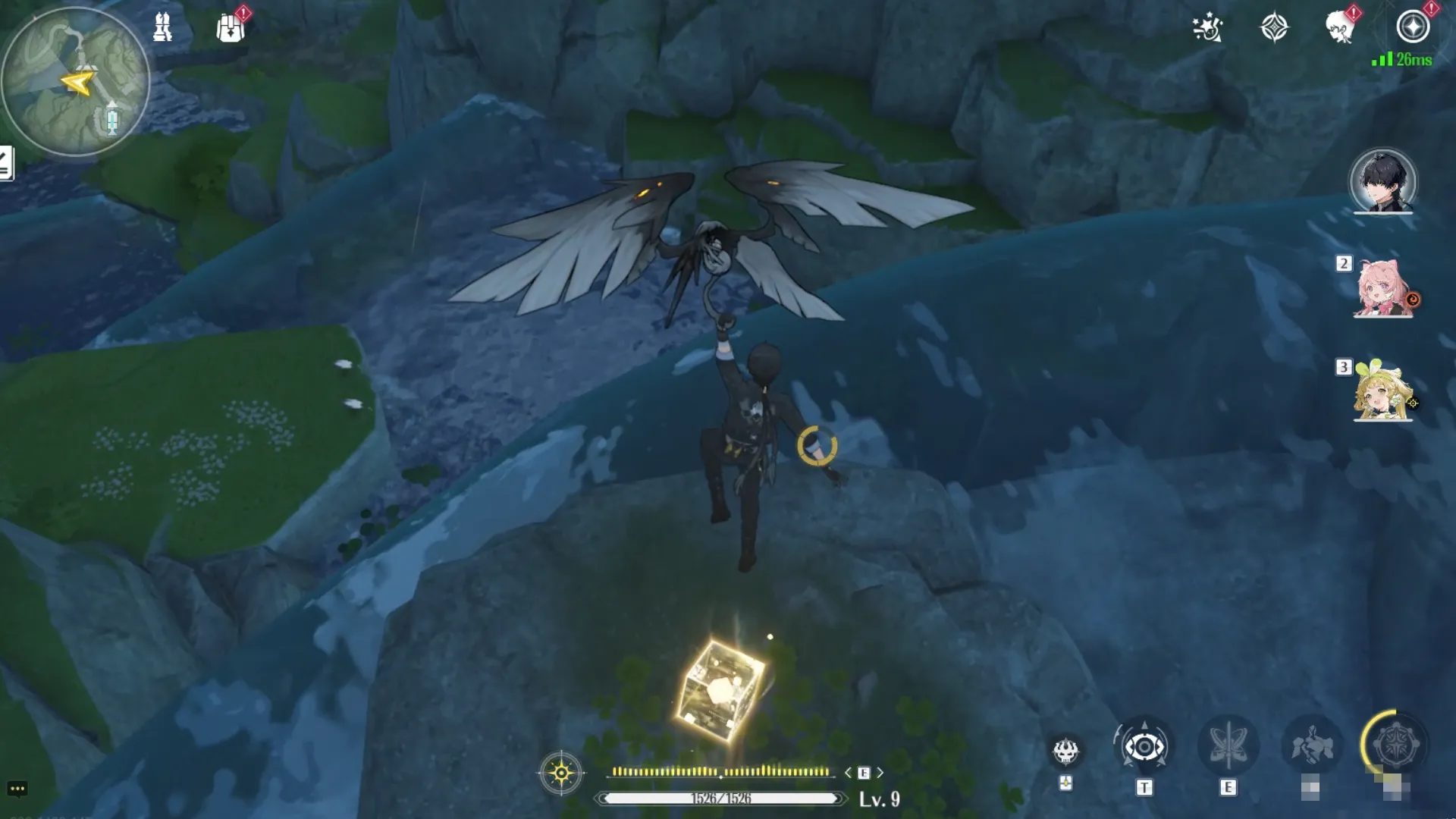Open the character head profile icon
Image resolution: width=1456 pixels, height=819 pixels.
[x=1340, y=28]
